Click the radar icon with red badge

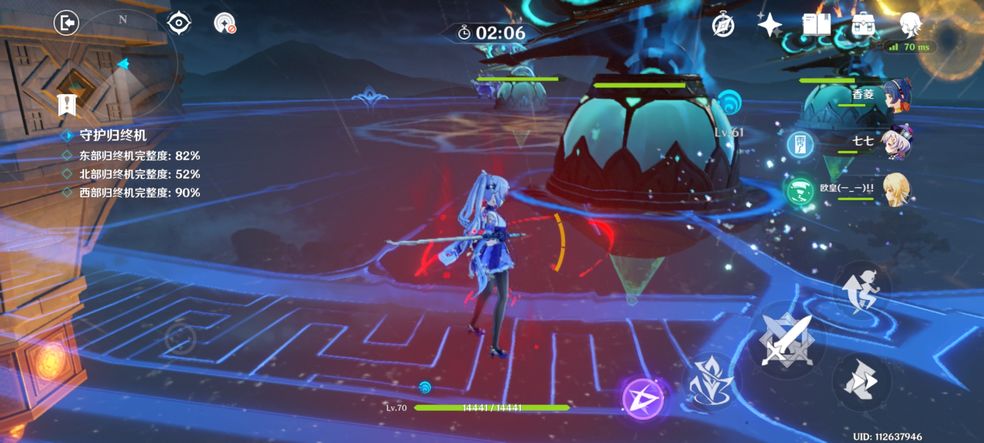(225, 22)
